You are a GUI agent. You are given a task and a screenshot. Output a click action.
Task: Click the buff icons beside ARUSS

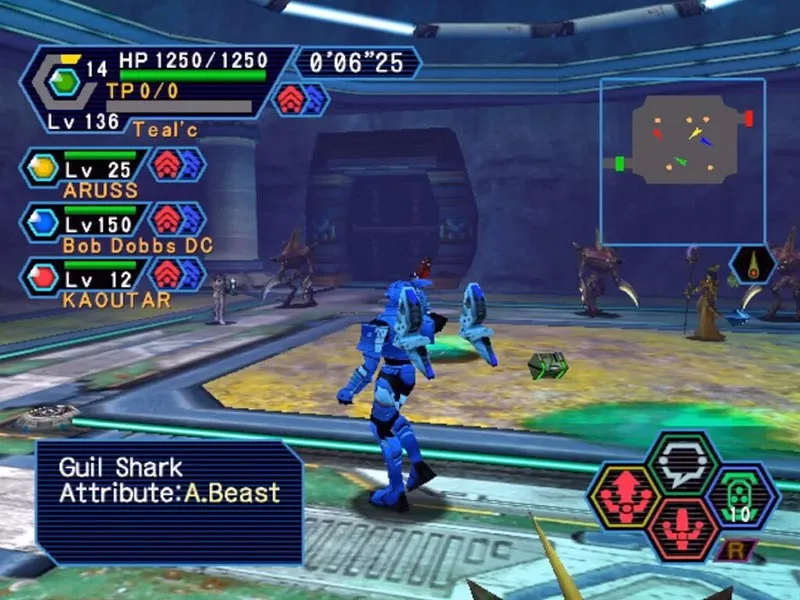tap(178, 165)
